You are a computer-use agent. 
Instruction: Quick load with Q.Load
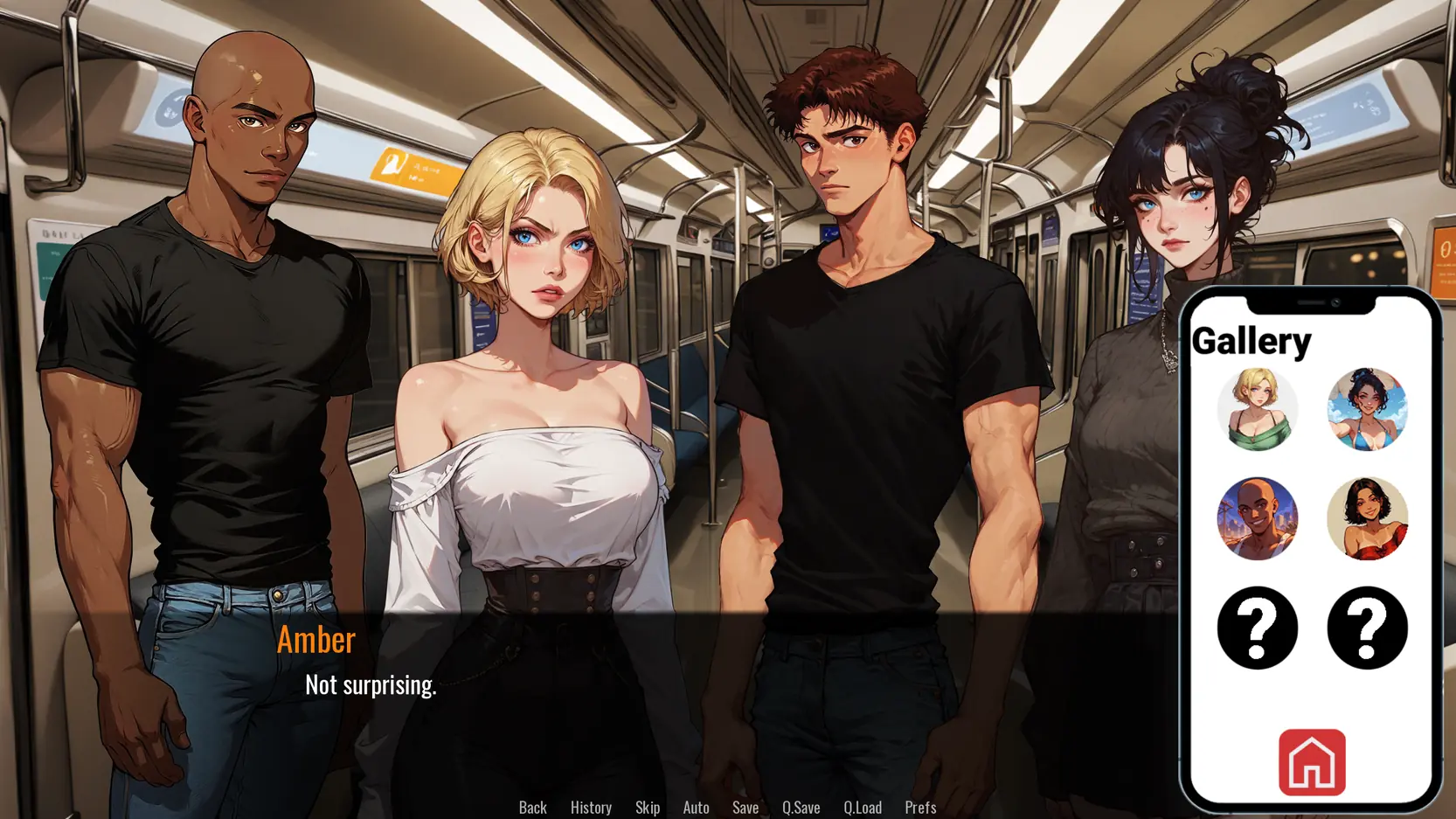863,807
